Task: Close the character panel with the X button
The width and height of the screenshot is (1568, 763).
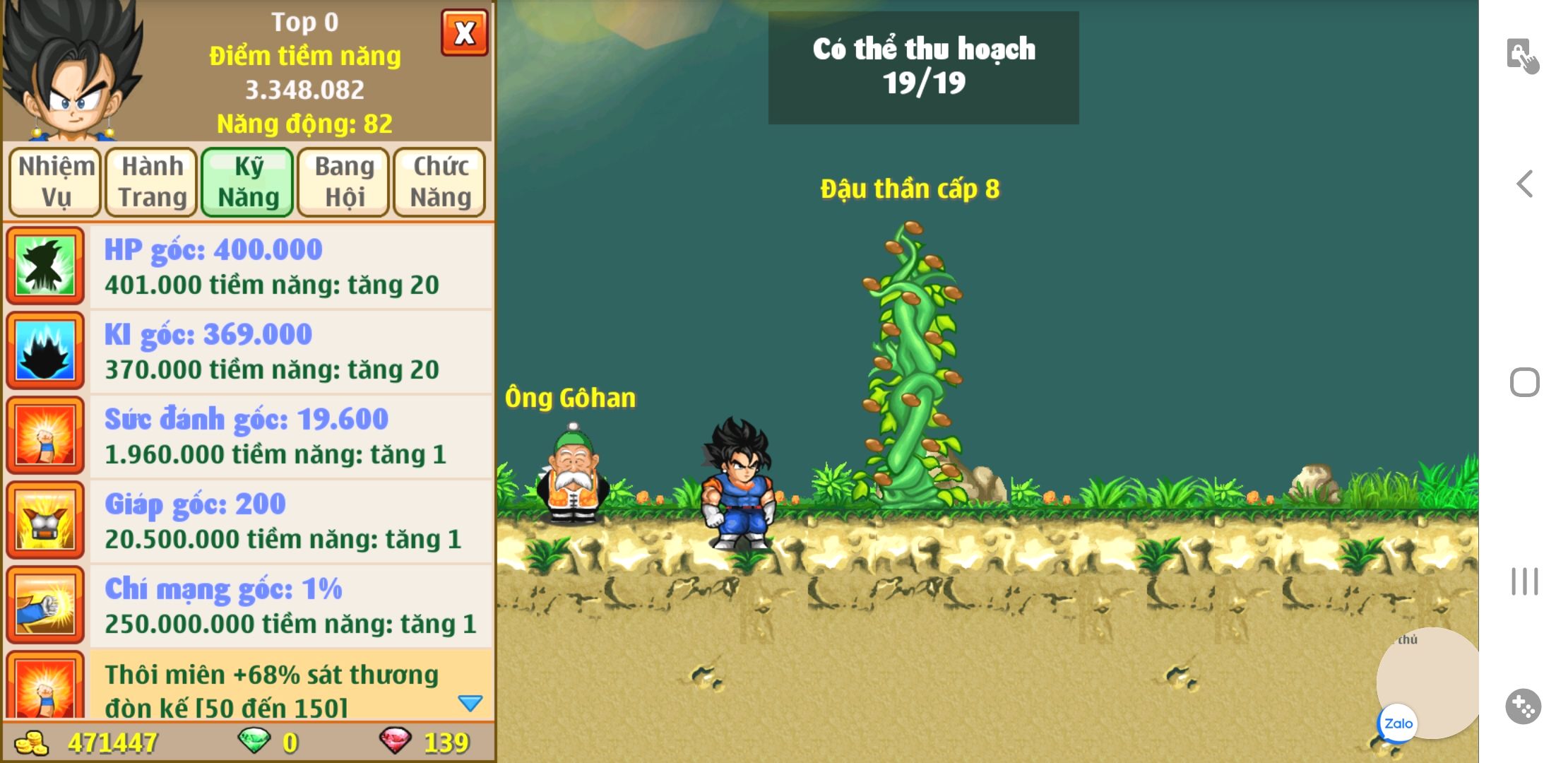Action: [464, 32]
